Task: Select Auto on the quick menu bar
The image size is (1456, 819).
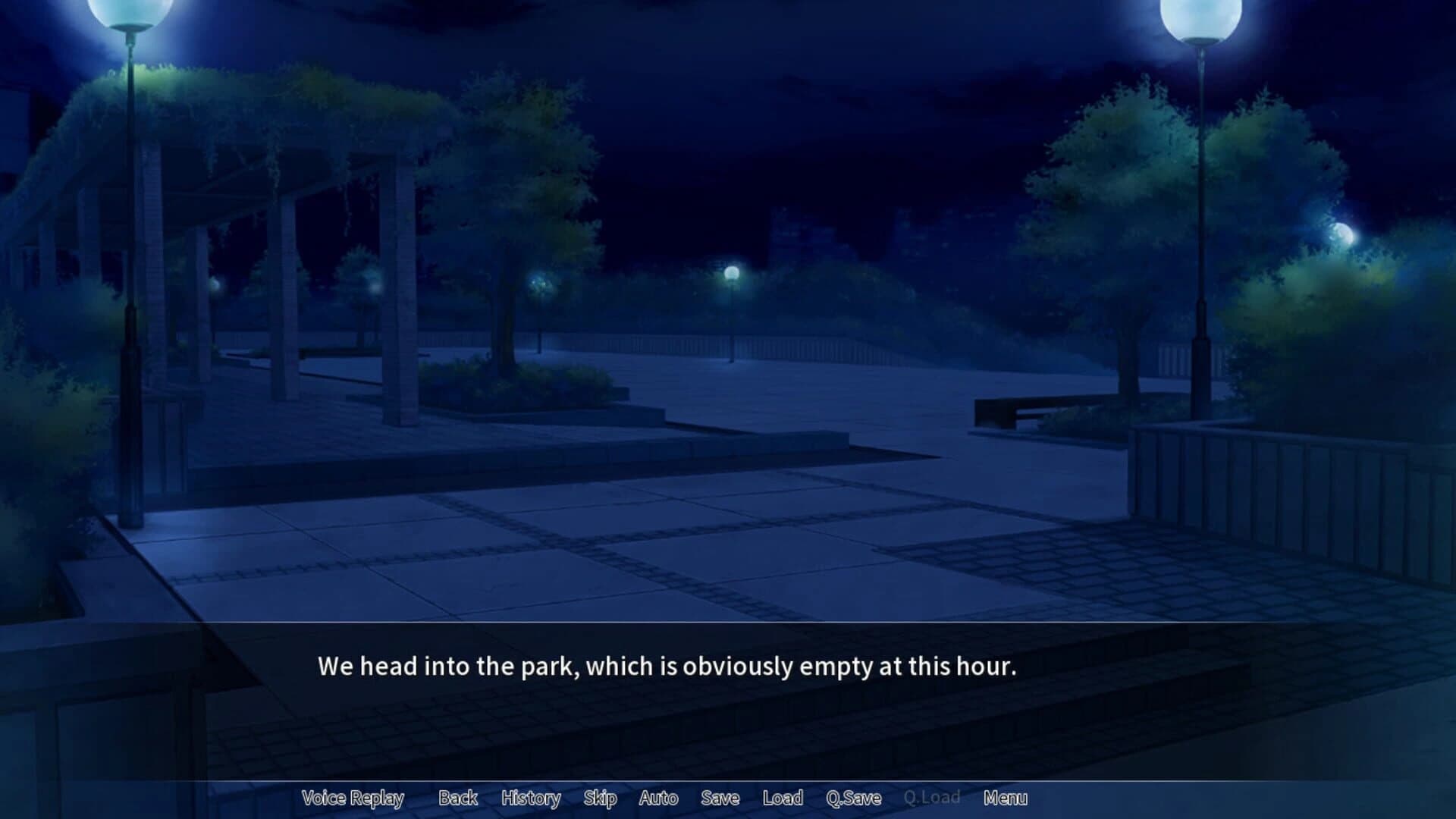Action: tap(658, 798)
